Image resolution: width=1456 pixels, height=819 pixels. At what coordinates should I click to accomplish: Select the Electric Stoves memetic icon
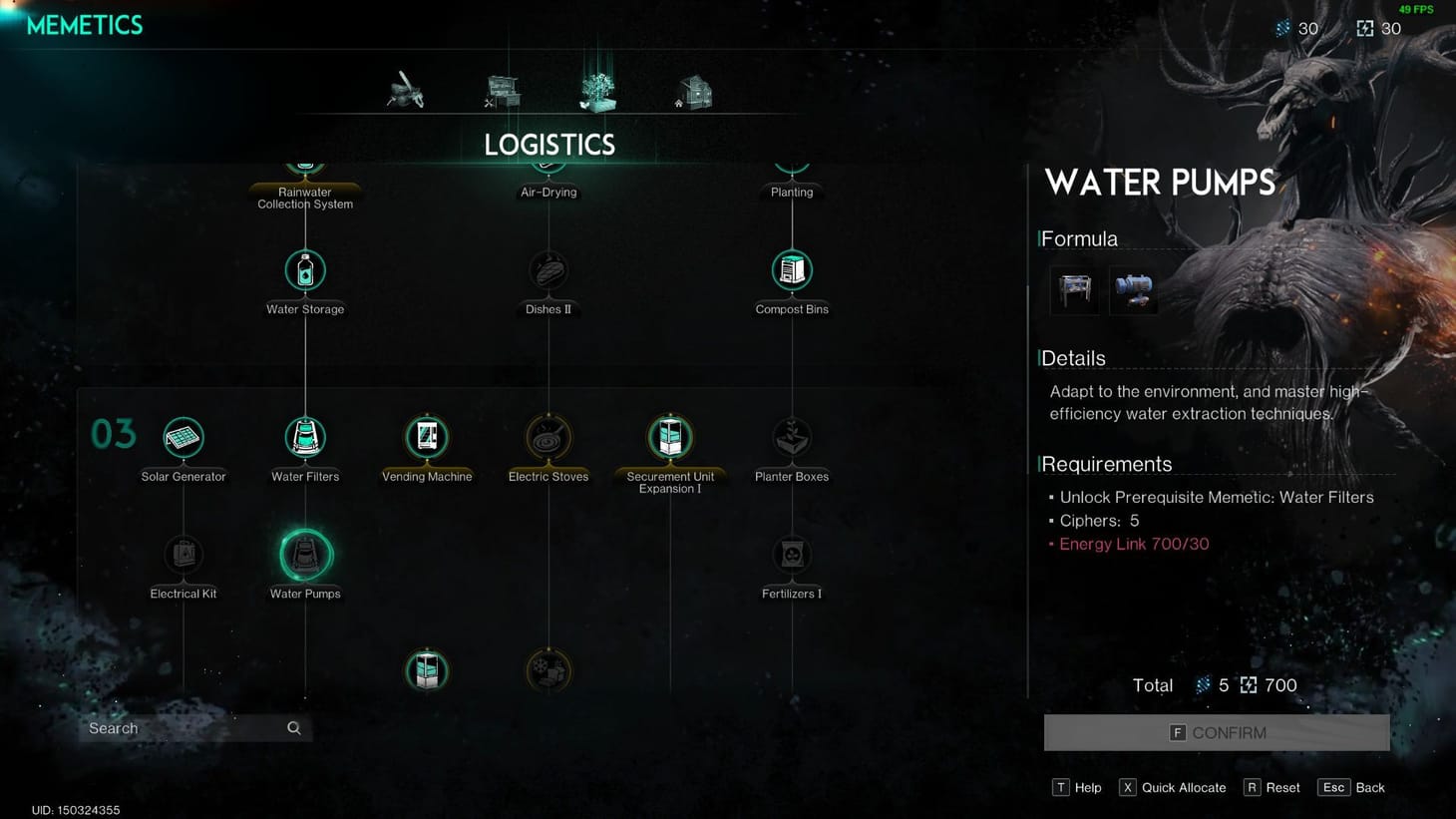[548, 436]
